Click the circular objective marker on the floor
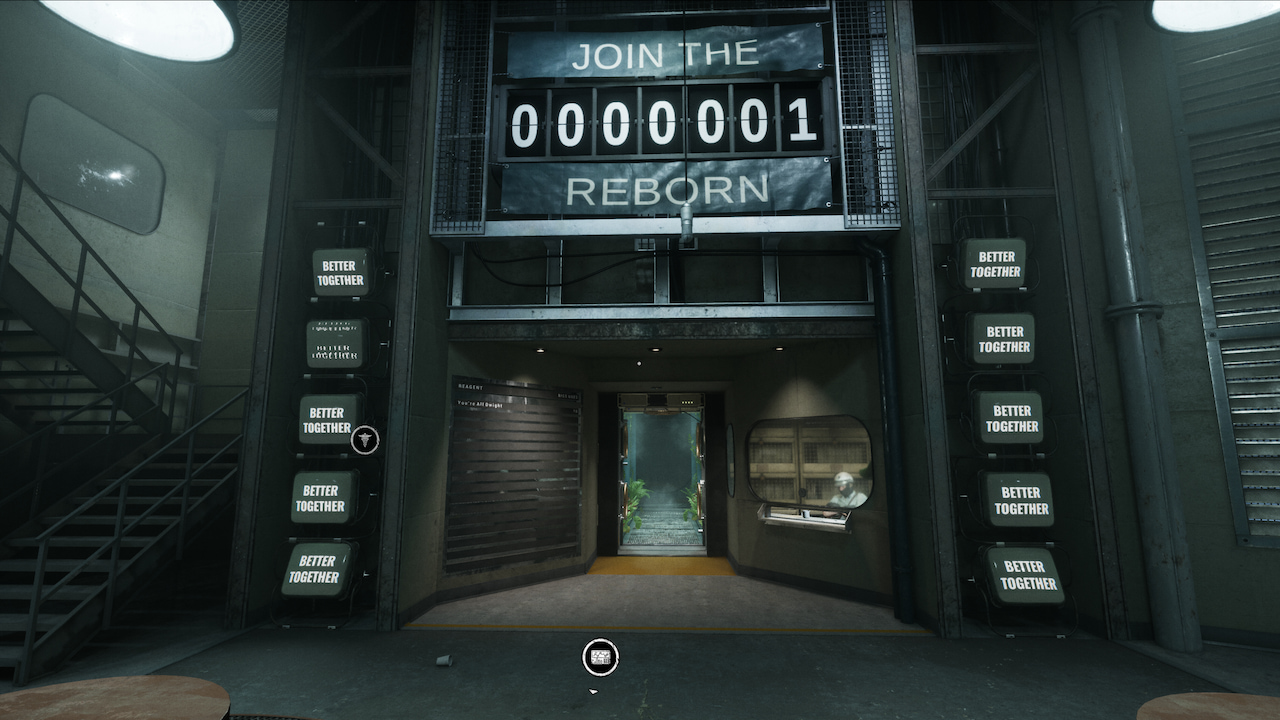 (600, 657)
